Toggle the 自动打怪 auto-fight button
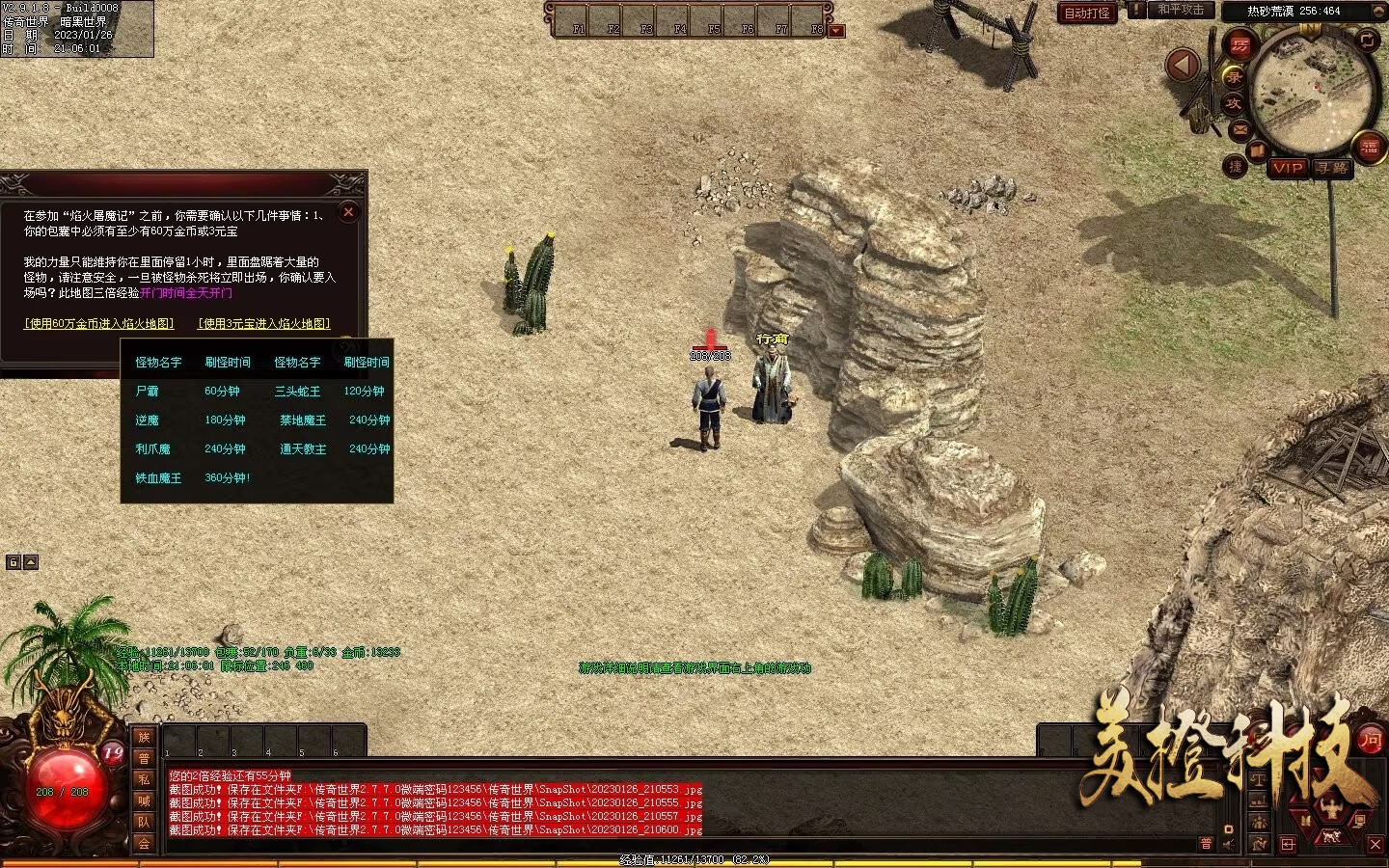 (x=1087, y=13)
